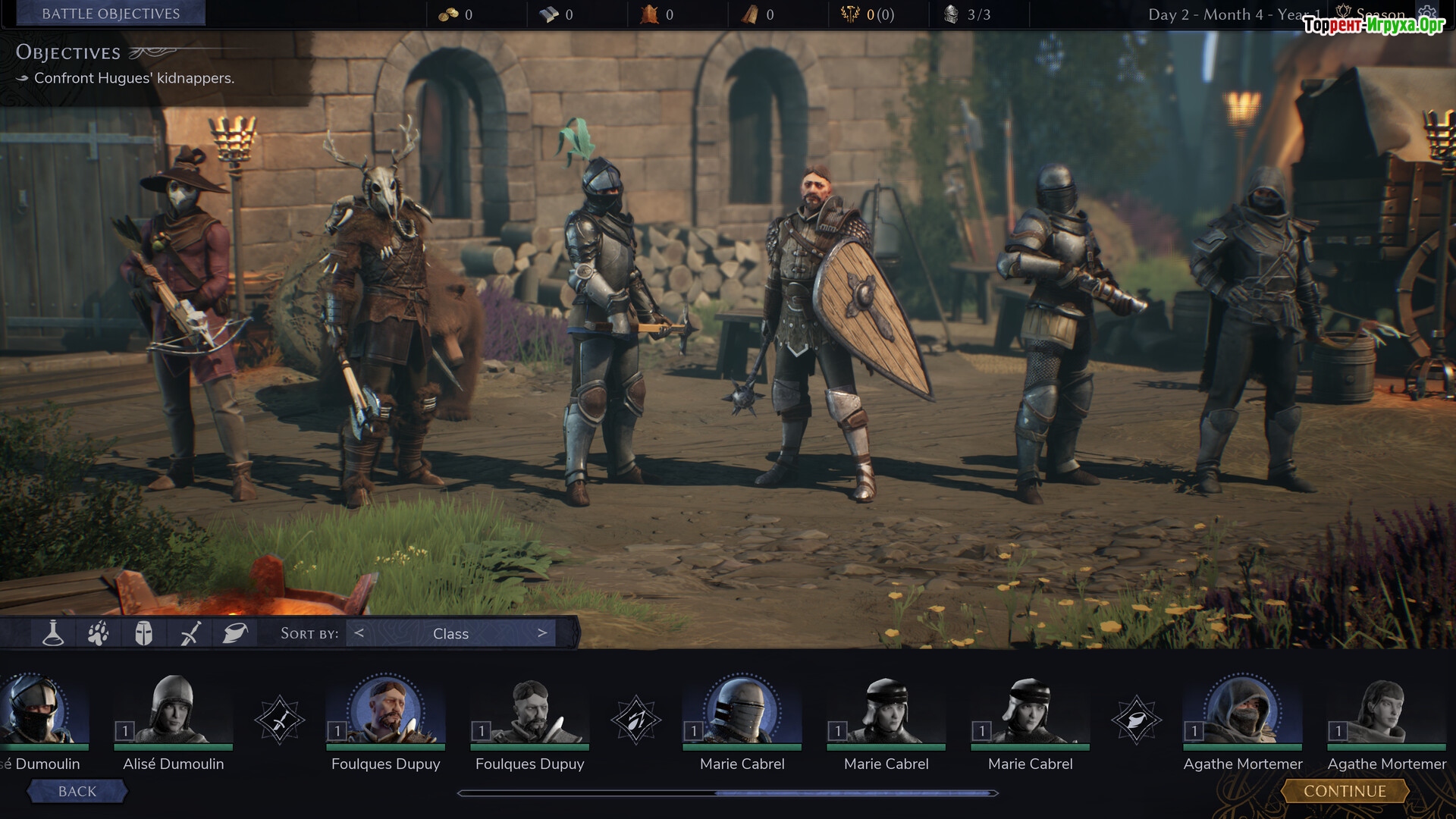Filter roster by the knight helmet icon

(143, 633)
